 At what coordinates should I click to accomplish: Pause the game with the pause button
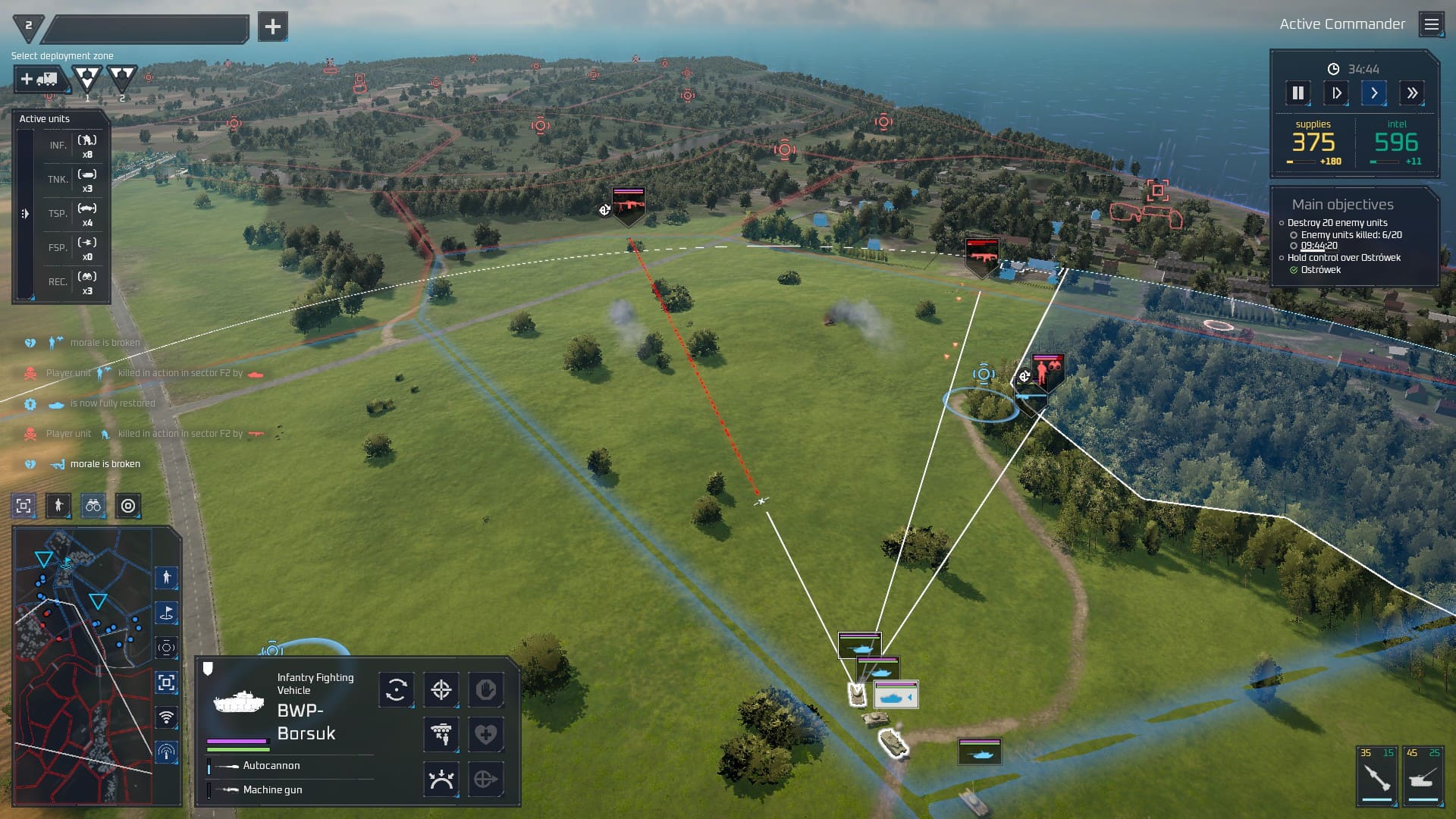coord(1298,93)
